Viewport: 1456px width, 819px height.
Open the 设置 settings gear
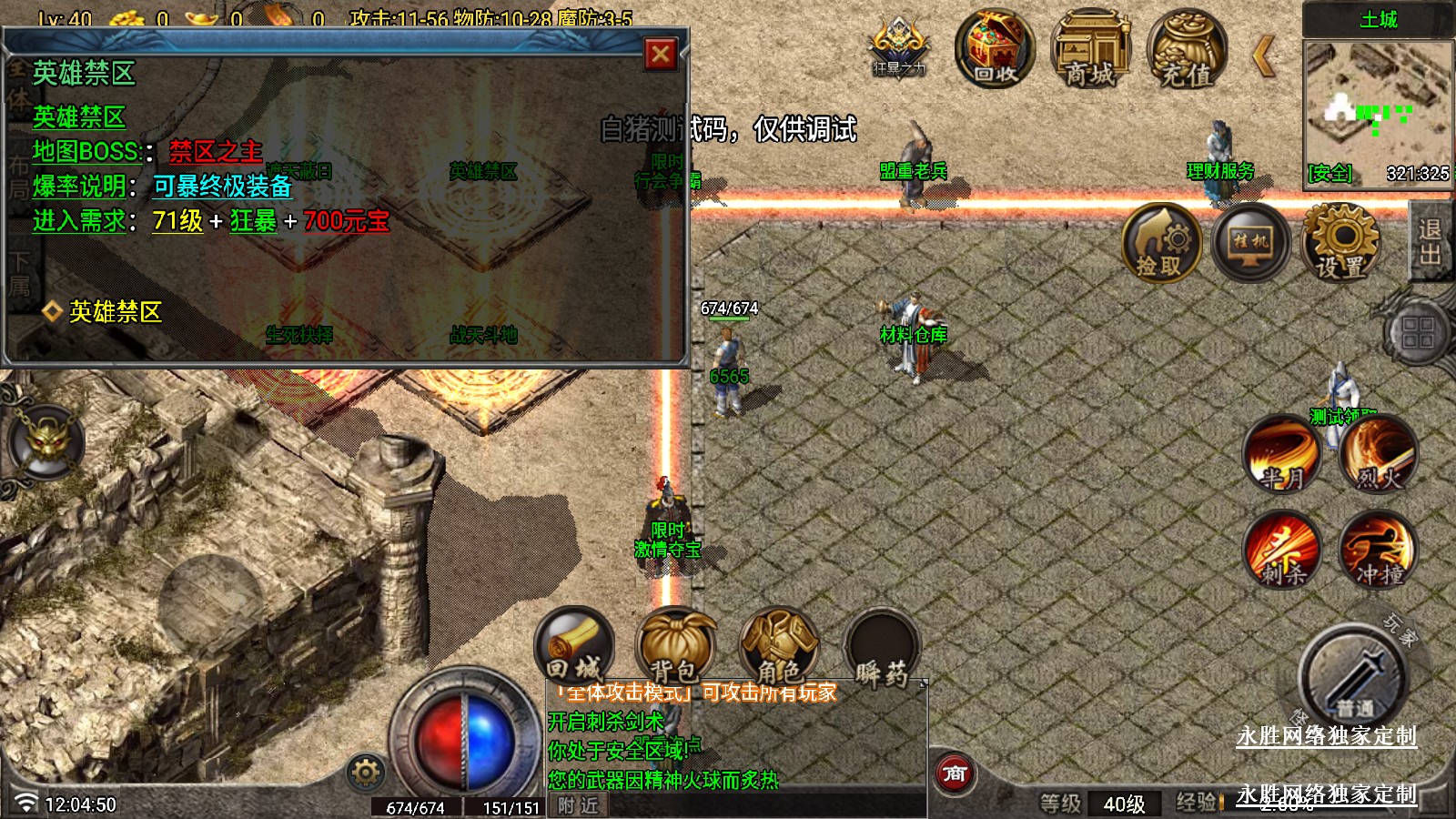click(1340, 243)
